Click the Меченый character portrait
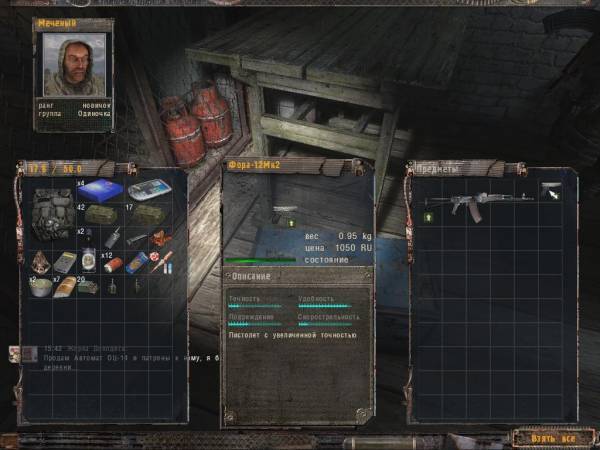600x450 pixels. tap(73, 65)
